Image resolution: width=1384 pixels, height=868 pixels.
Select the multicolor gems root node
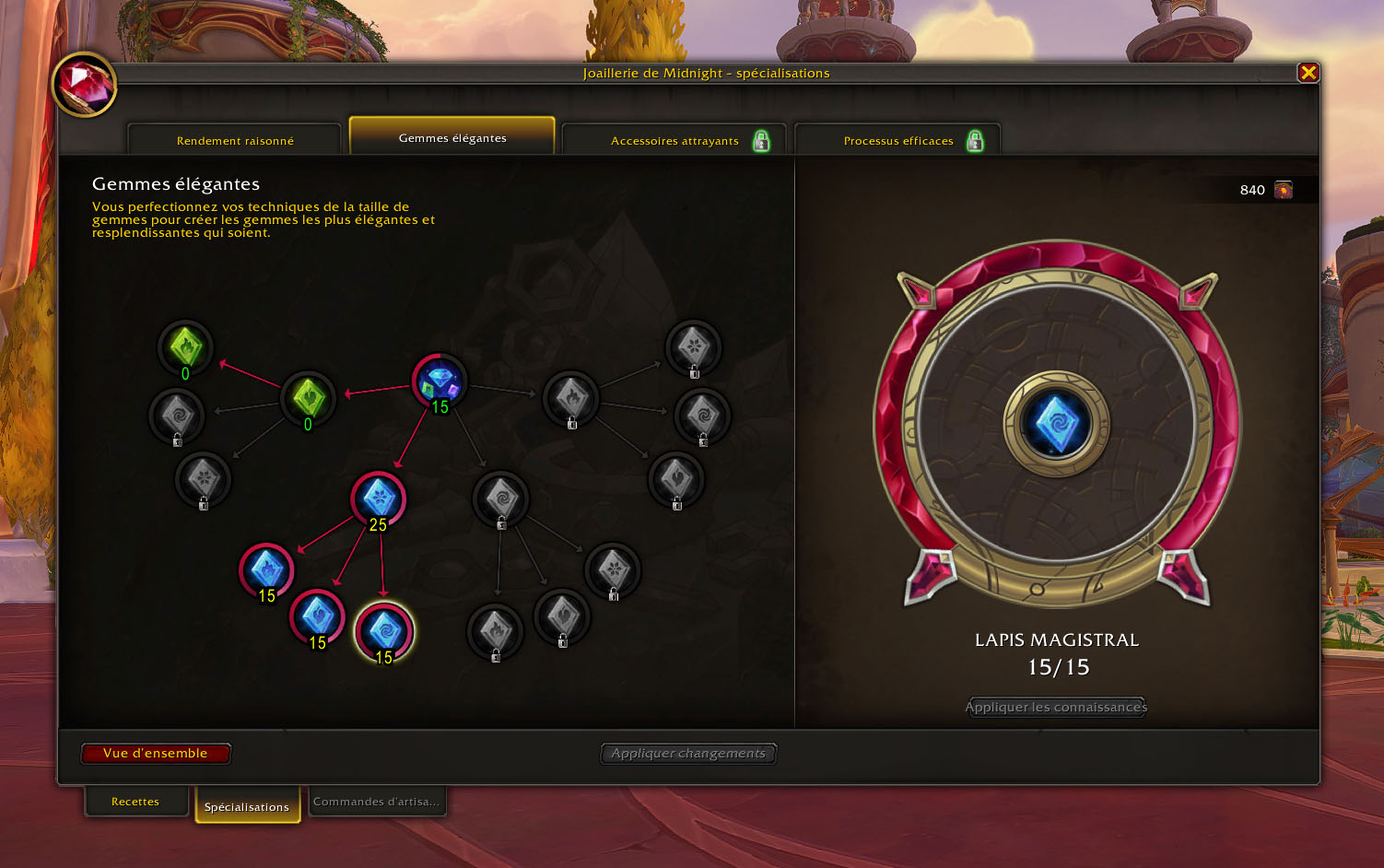pyautogui.click(x=439, y=381)
